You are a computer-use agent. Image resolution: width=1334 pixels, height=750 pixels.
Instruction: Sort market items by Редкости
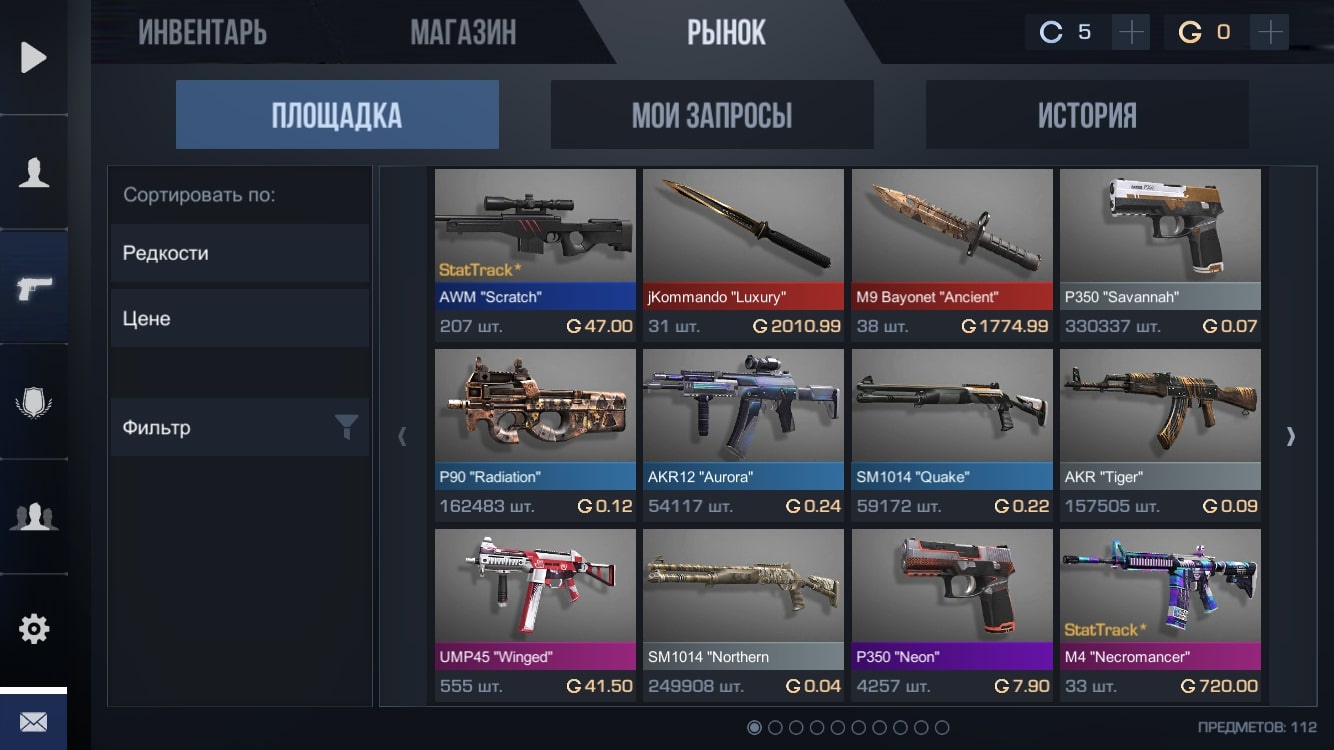(x=239, y=253)
